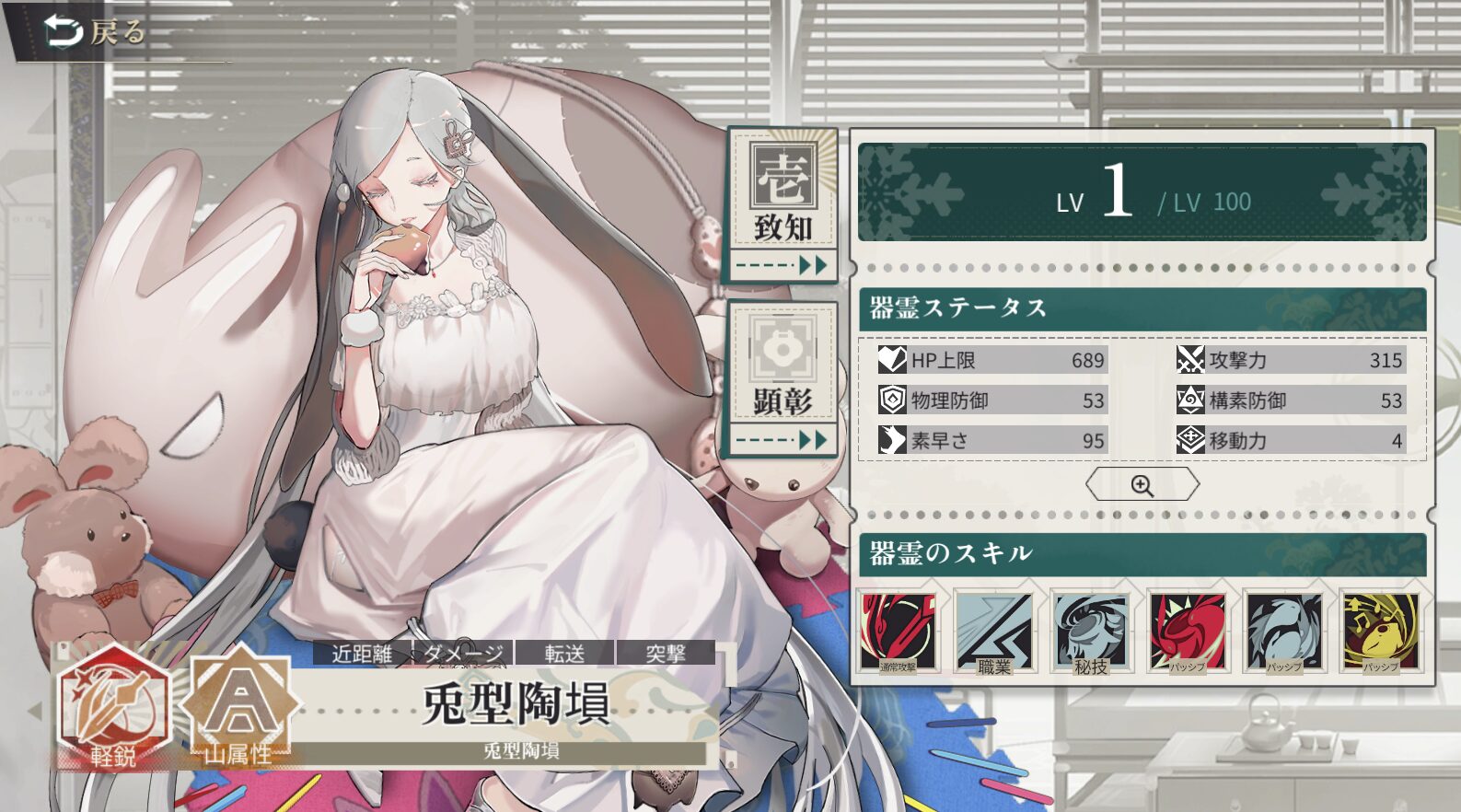View the 通常攻撃 normal attack skill
The height and width of the screenshot is (812, 1461).
[898, 632]
